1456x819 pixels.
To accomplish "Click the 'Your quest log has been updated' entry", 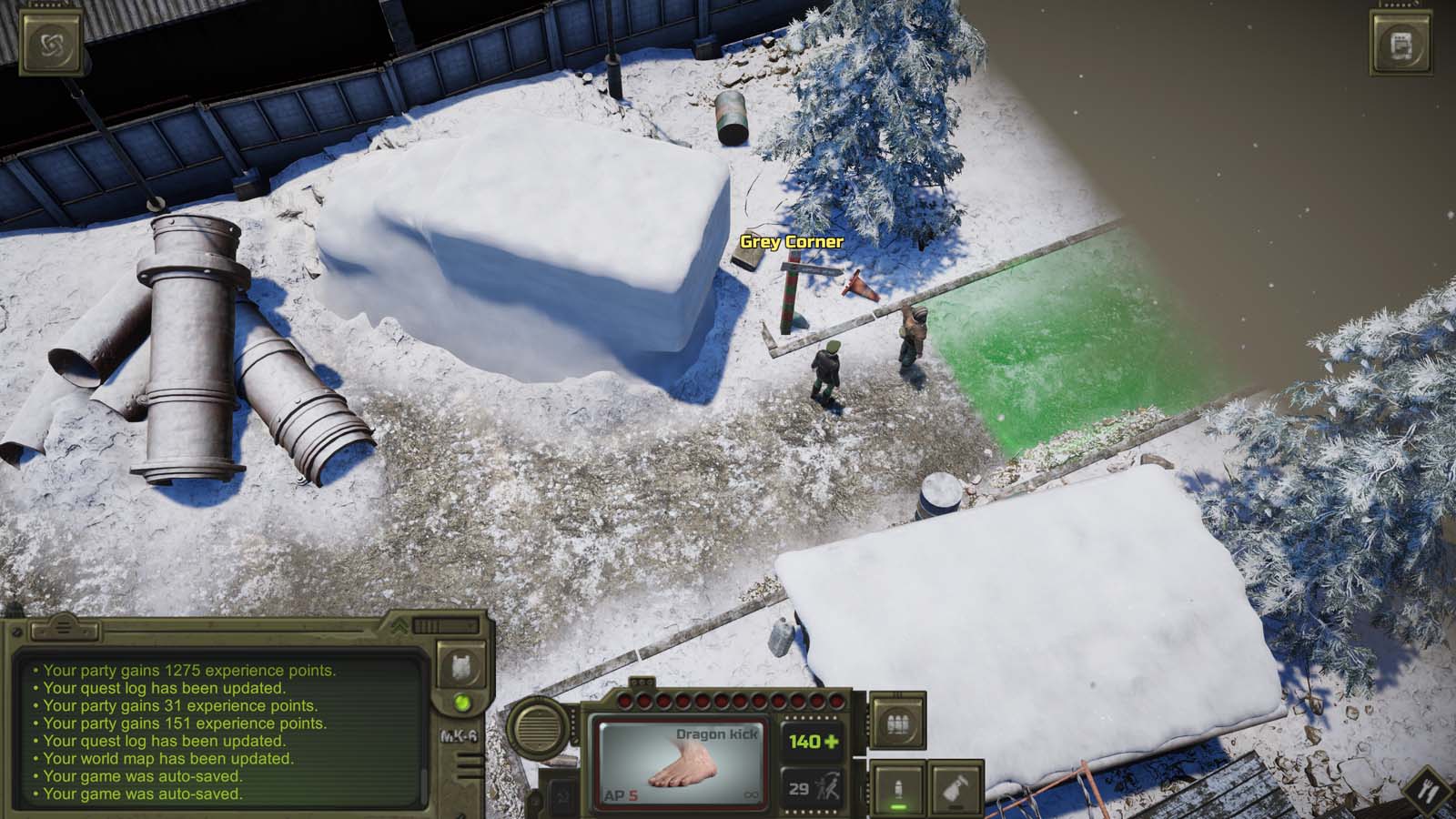I will pyautogui.click(x=166, y=686).
